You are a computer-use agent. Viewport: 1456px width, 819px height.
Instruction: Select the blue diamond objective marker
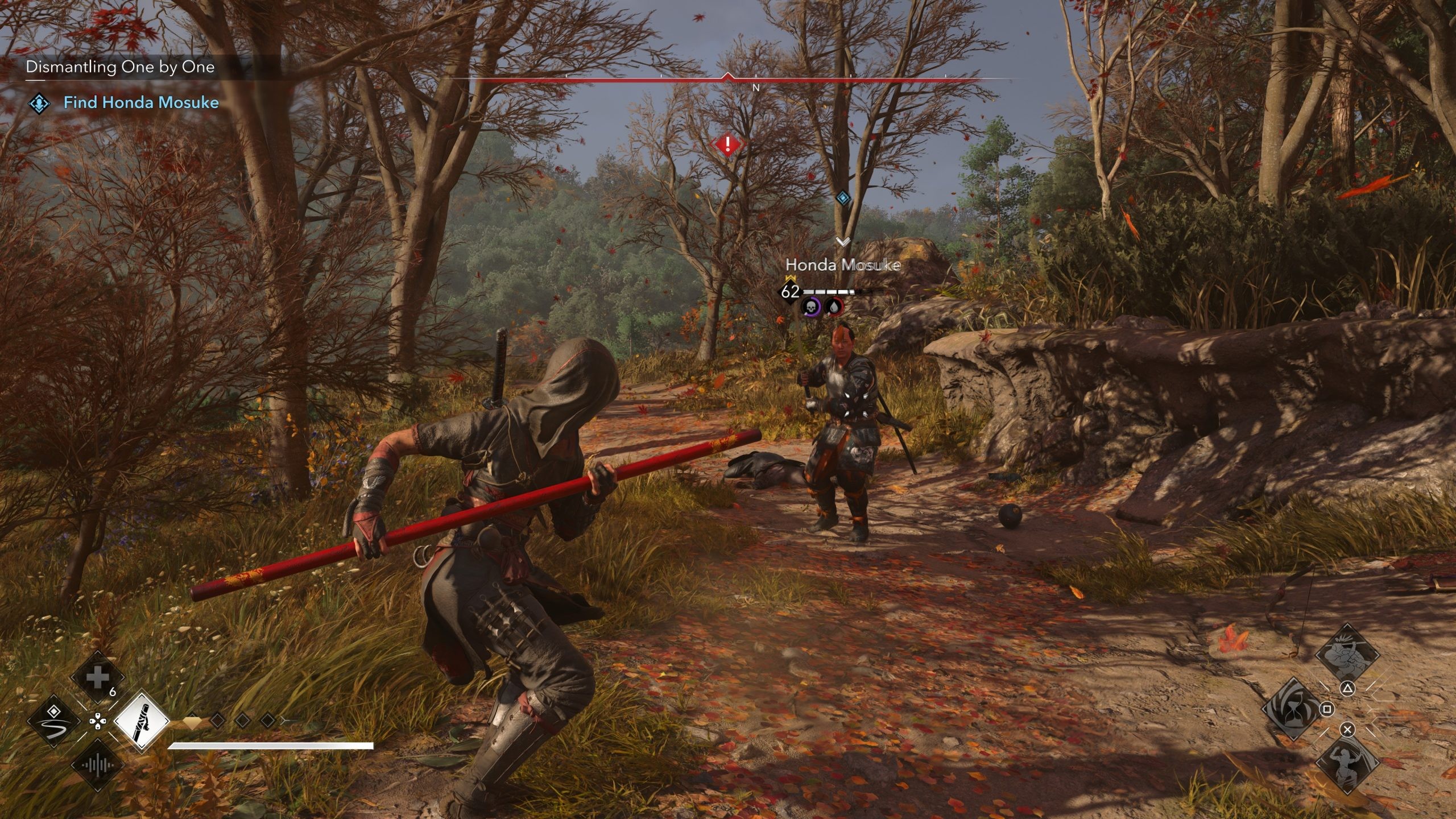pyautogui.click(x=843, y=198)
